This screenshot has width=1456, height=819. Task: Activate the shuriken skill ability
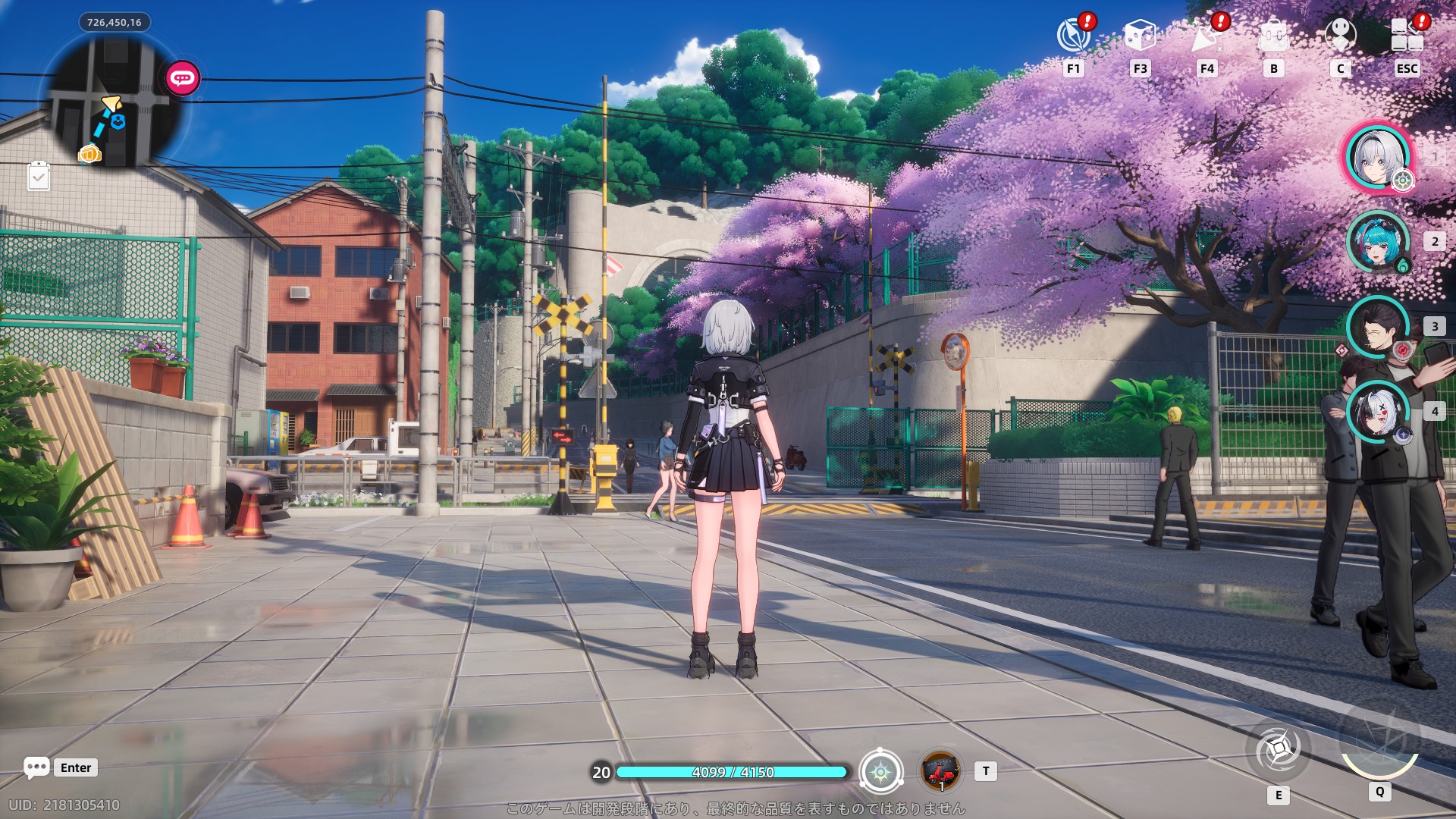click(1279, 750)
